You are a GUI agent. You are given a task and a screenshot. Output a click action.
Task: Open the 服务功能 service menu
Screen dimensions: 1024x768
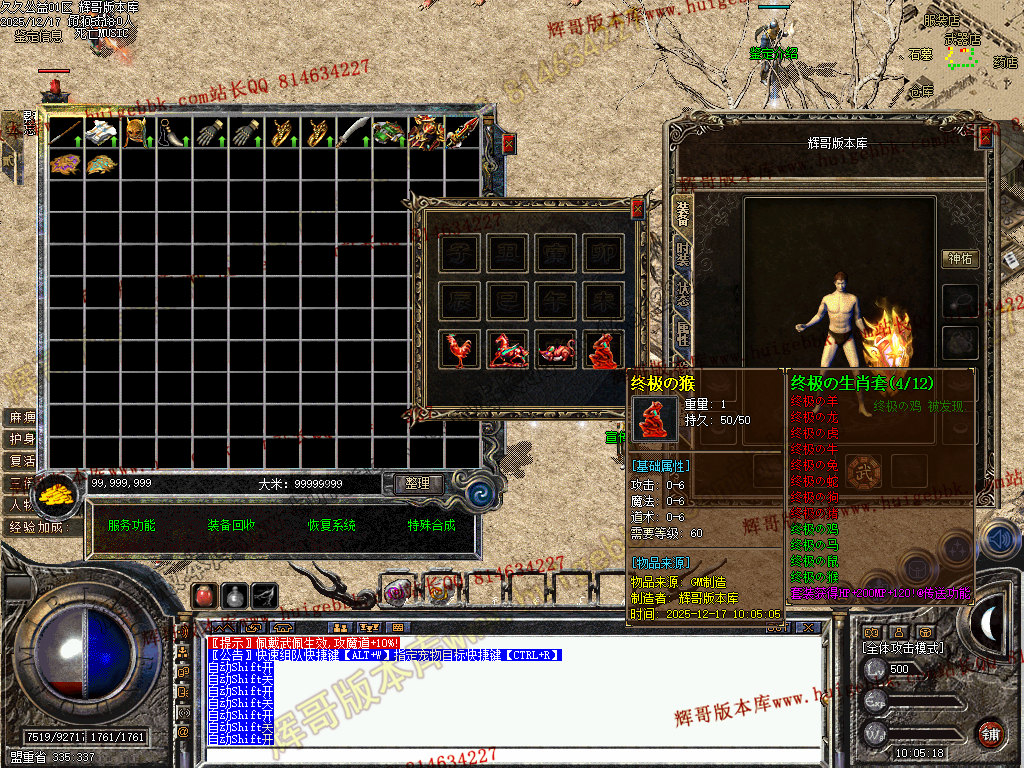132,525
